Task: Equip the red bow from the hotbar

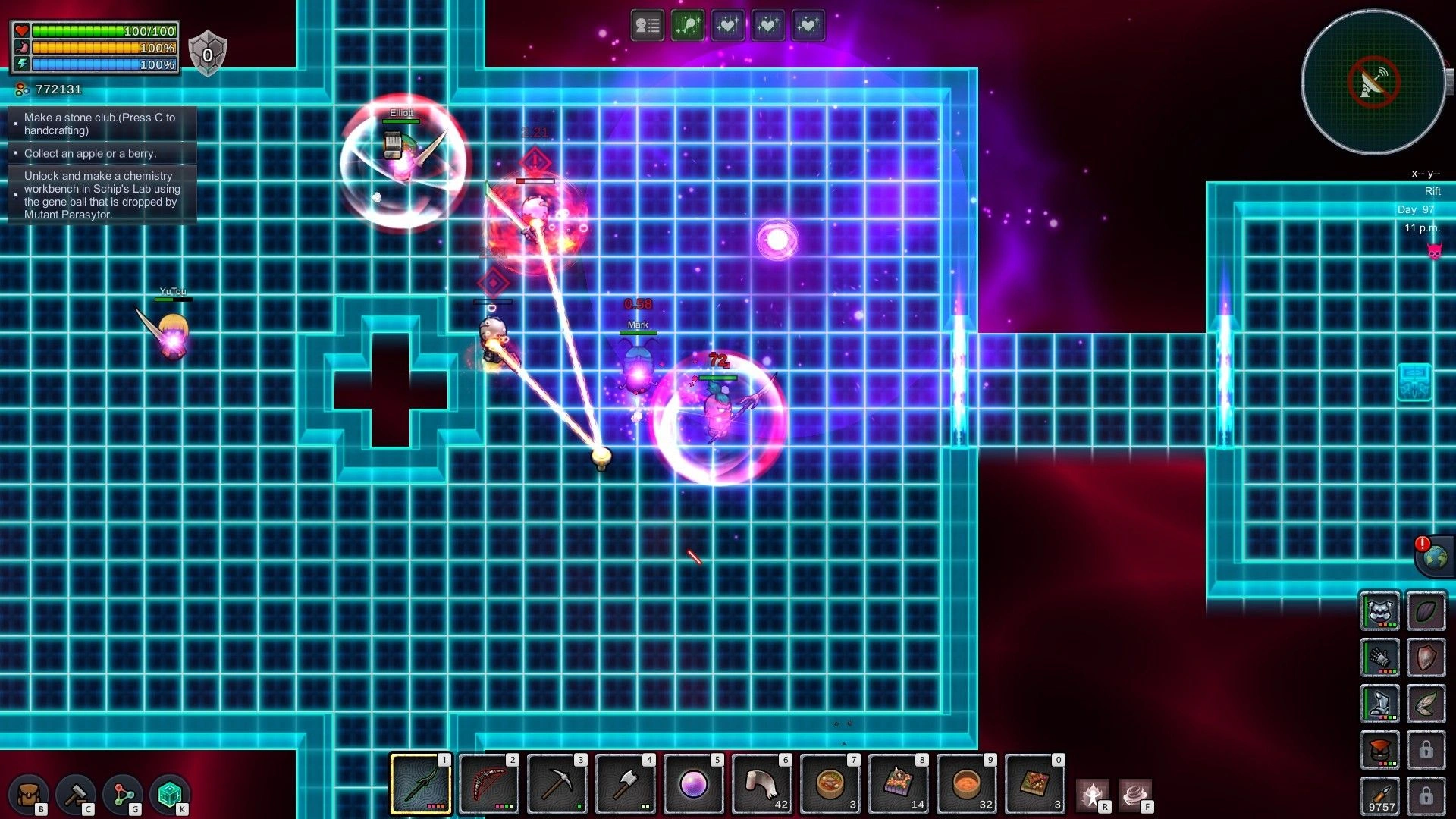Action: pos(489,784)
